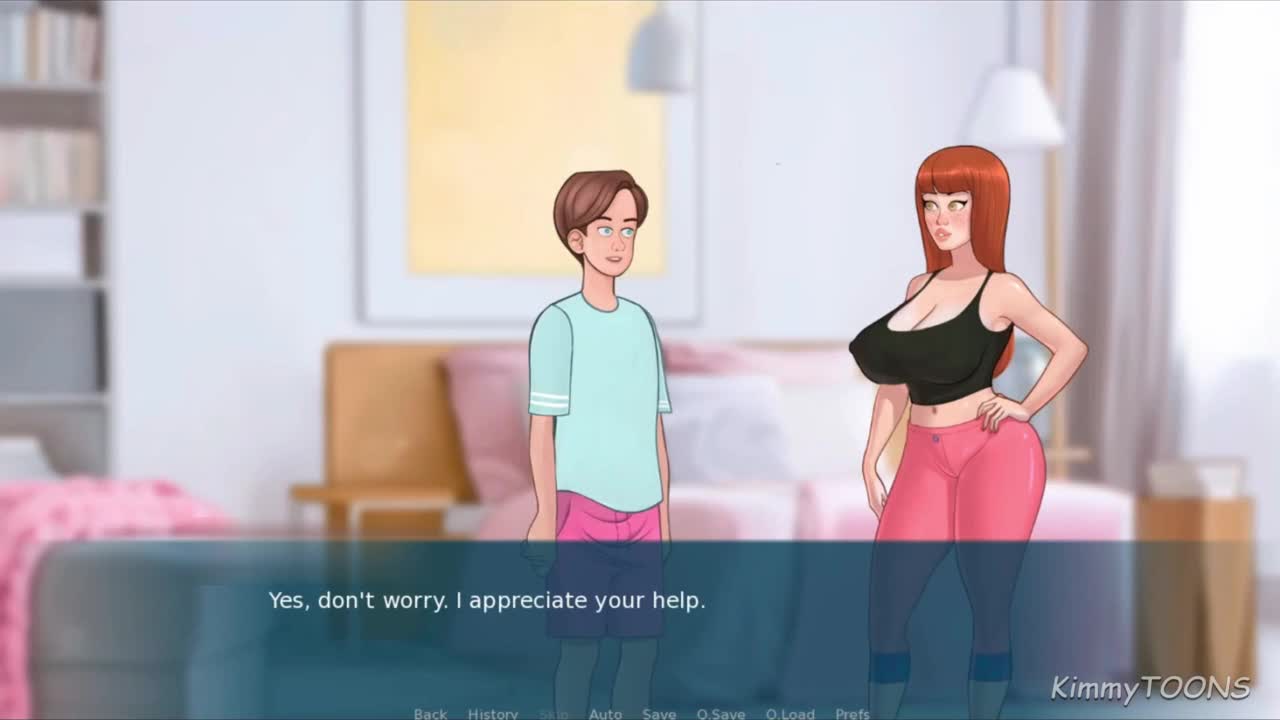
Task: Open the dialogue History log
Action: click(493, 713)
